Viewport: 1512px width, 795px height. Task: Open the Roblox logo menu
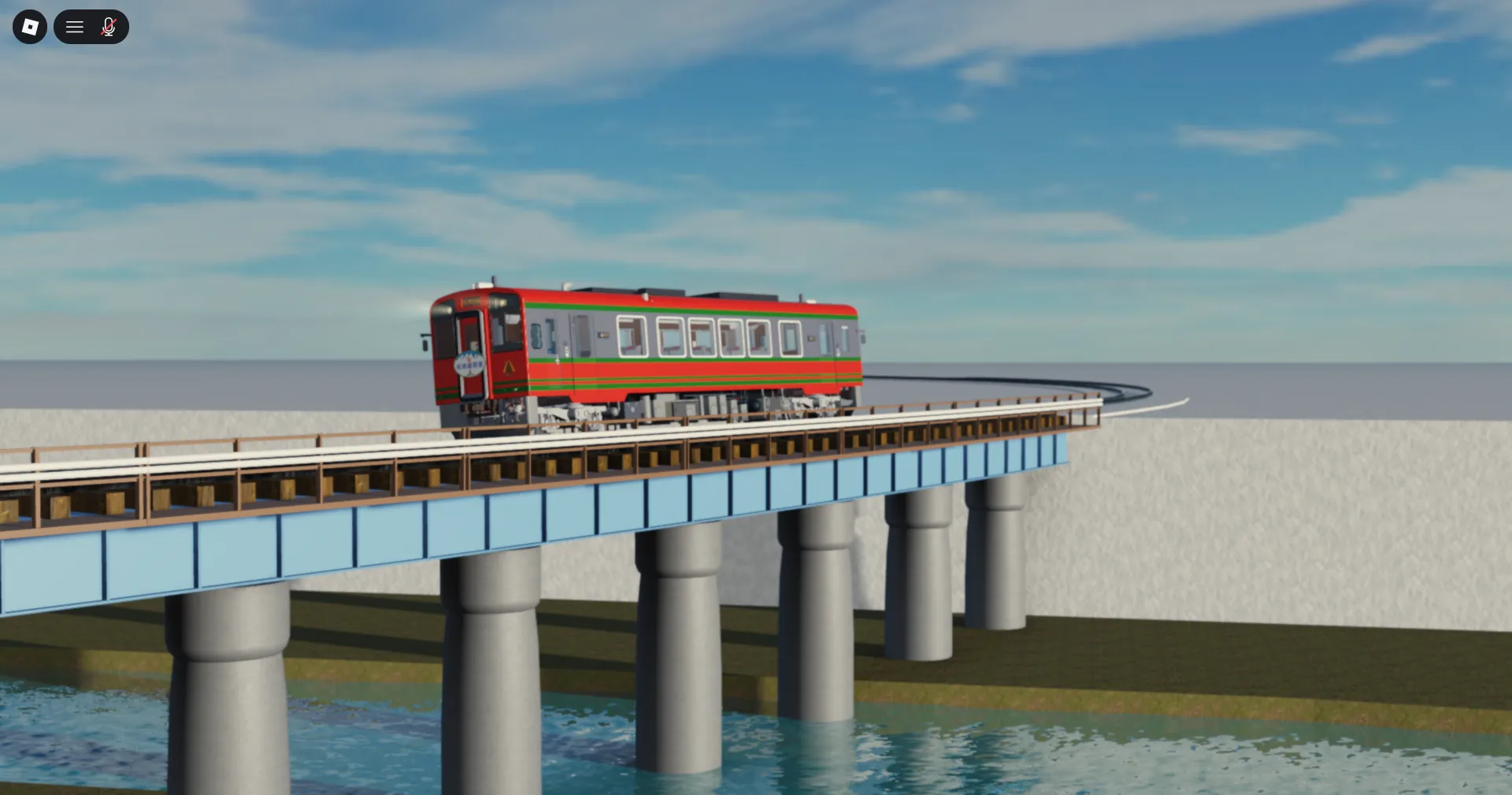click(30, 27)
